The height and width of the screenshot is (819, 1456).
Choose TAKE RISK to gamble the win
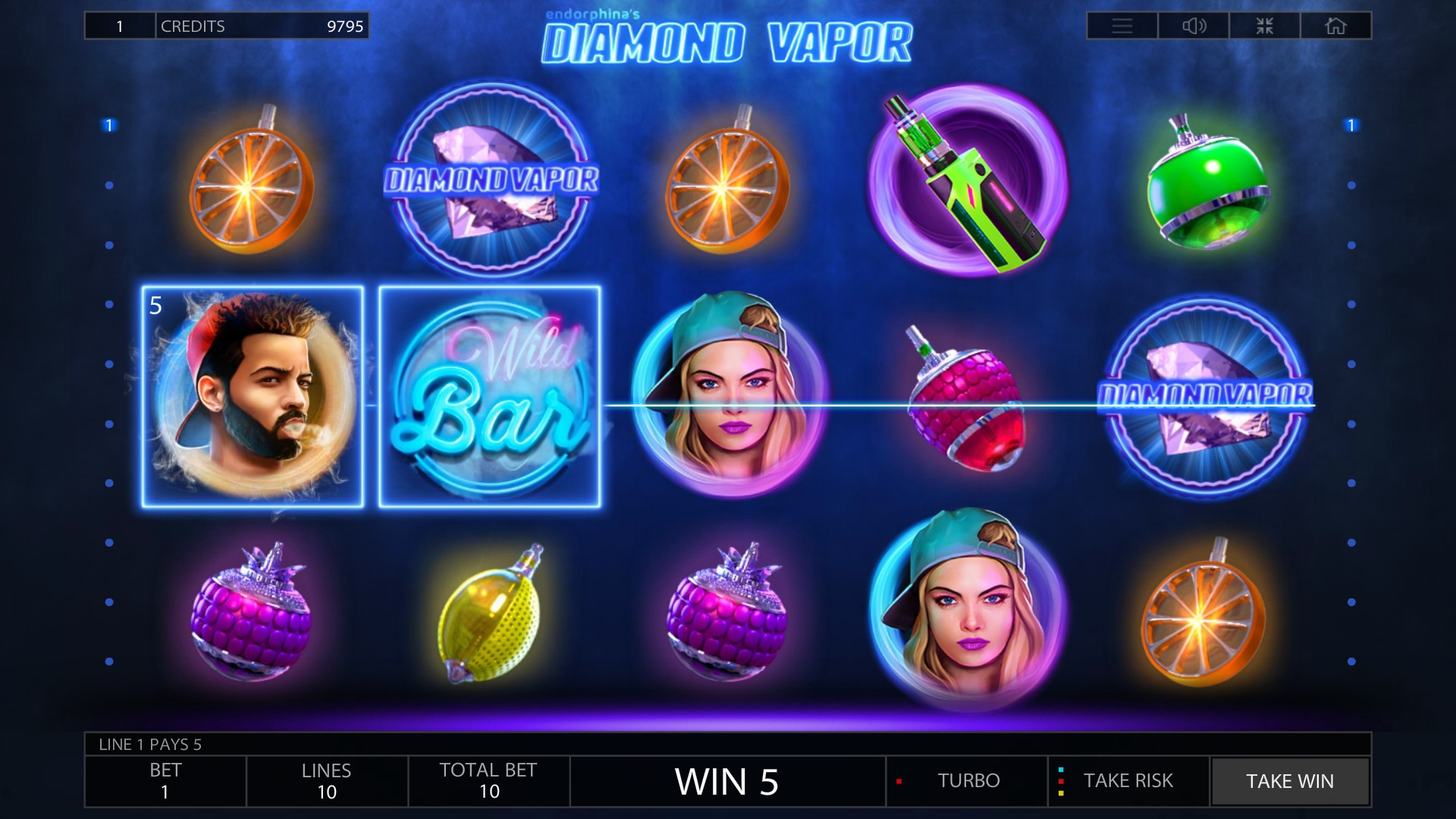tap(1128, 781)
